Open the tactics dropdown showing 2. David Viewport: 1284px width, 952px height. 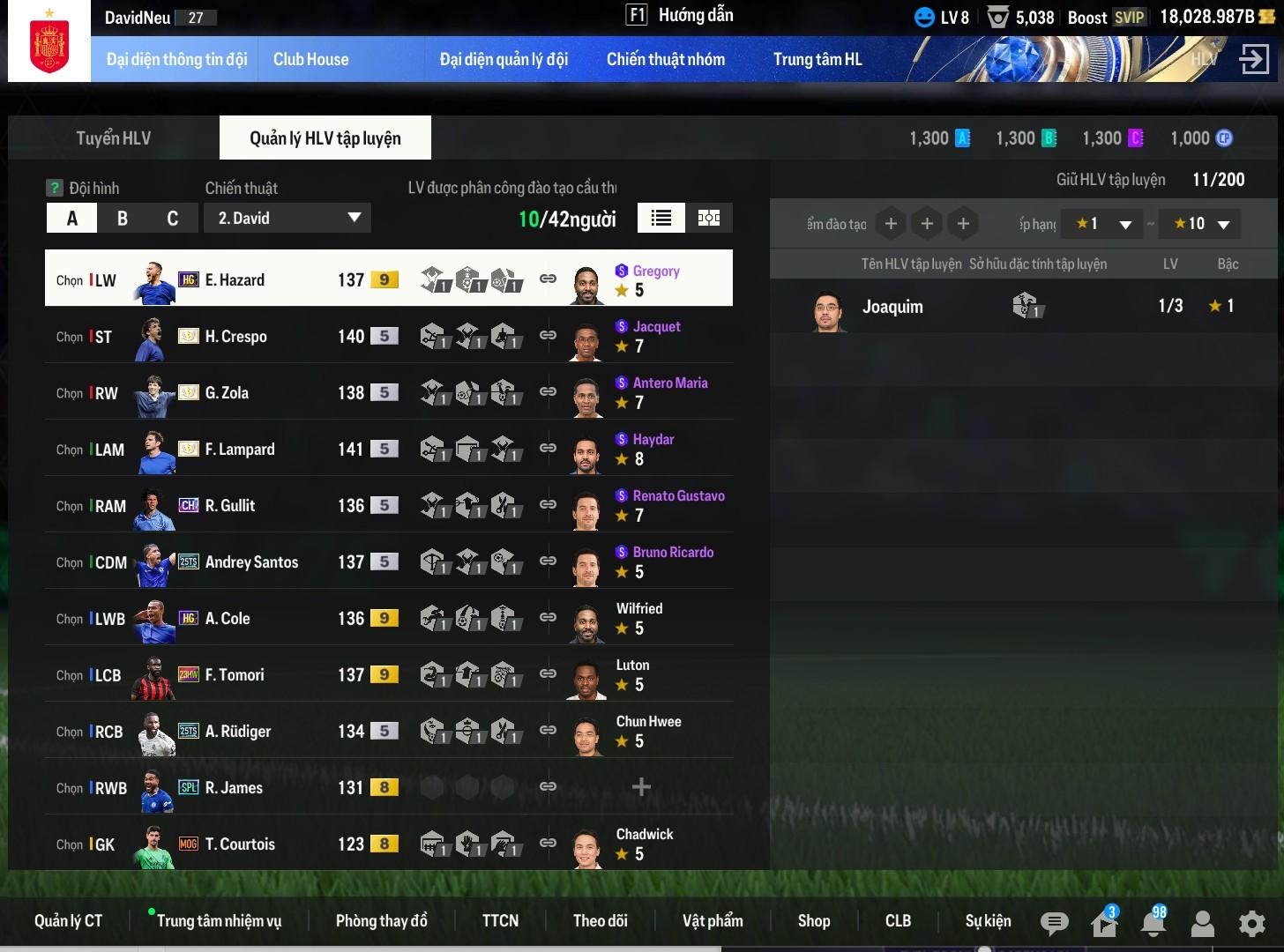[287, 219]
